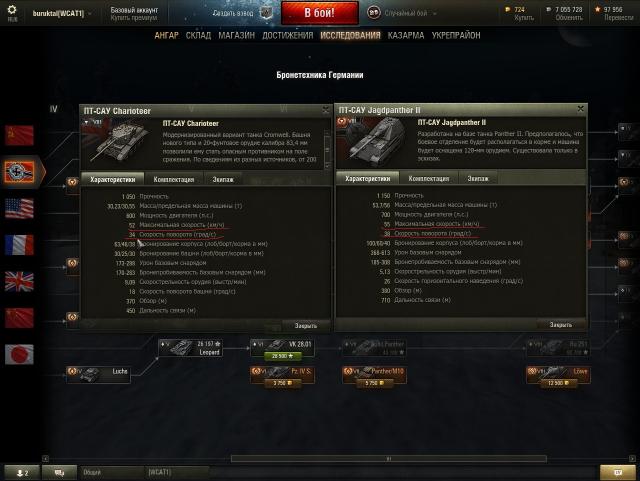
Task: Select the Japan nation flag
Action: (x=19, y=353)
